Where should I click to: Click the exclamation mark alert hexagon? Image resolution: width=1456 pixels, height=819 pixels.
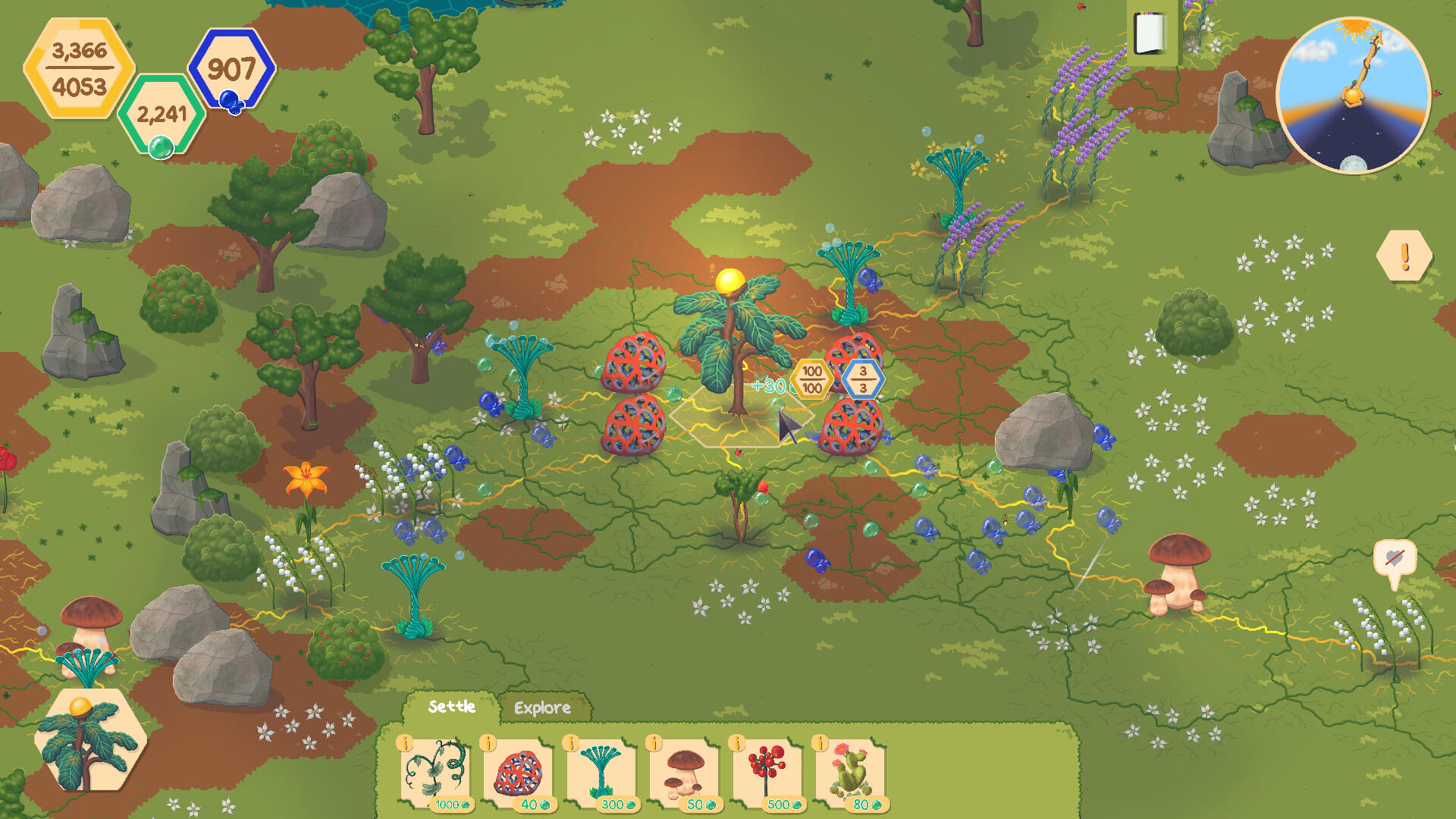tap(1404, 256)
